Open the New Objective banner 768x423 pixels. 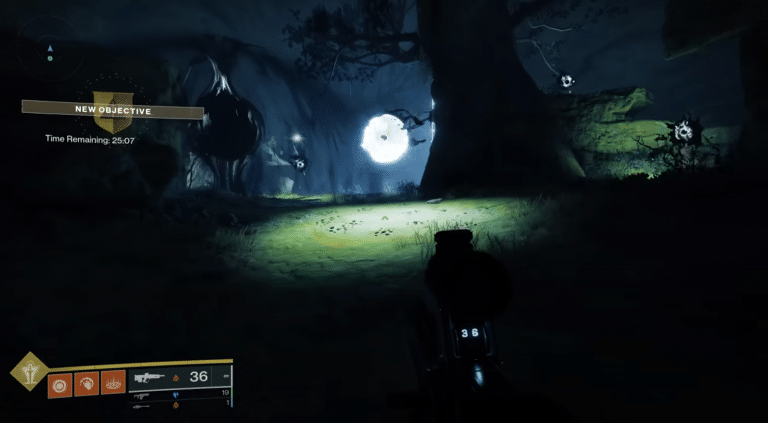coord(113,111)
